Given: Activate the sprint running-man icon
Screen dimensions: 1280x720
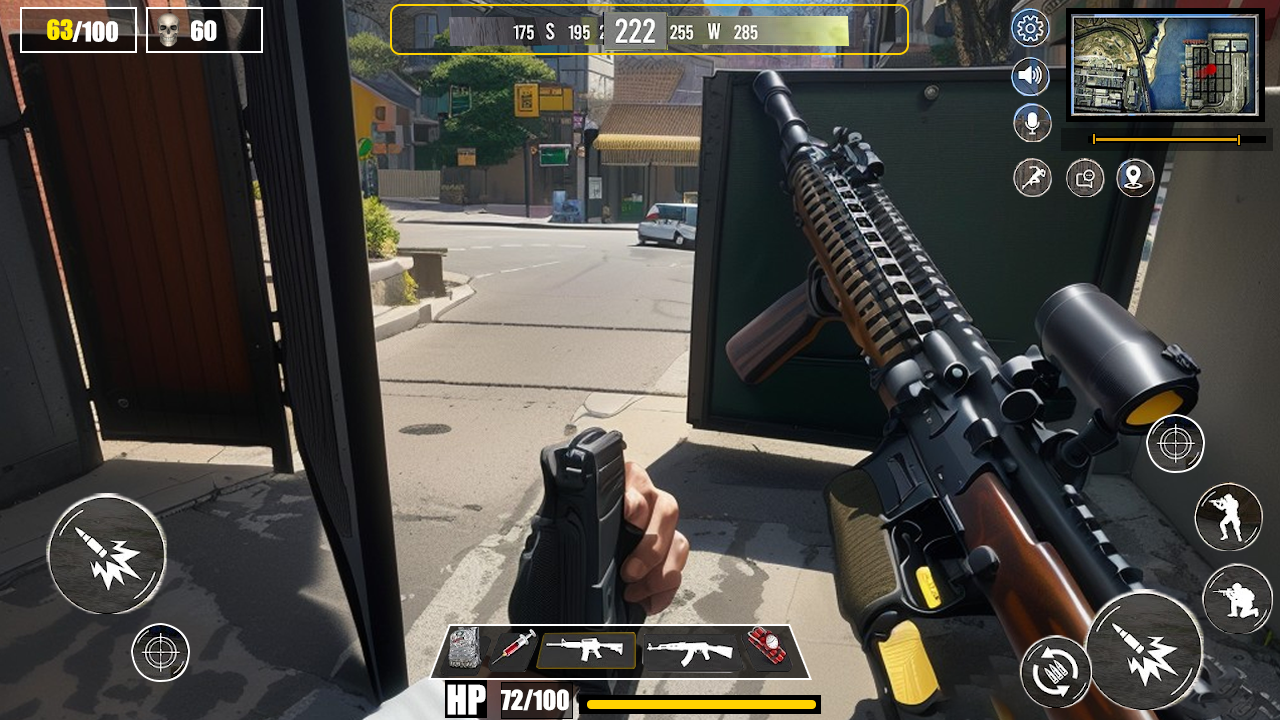Looking at the screenshot, I should point(1031,178).
